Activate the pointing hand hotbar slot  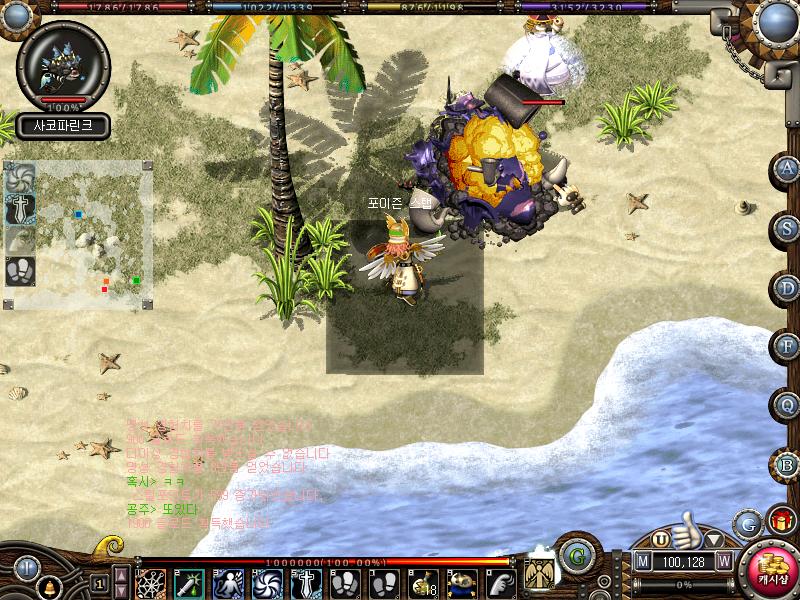501,583
